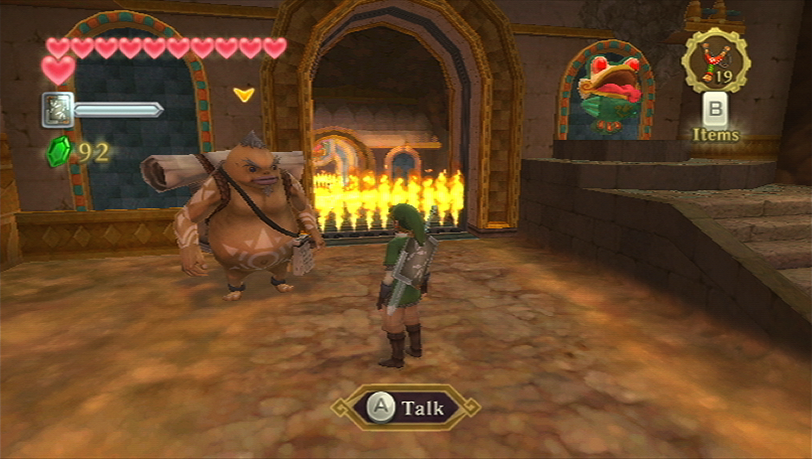Click the shield icon beside the gauge

[57, 109]
